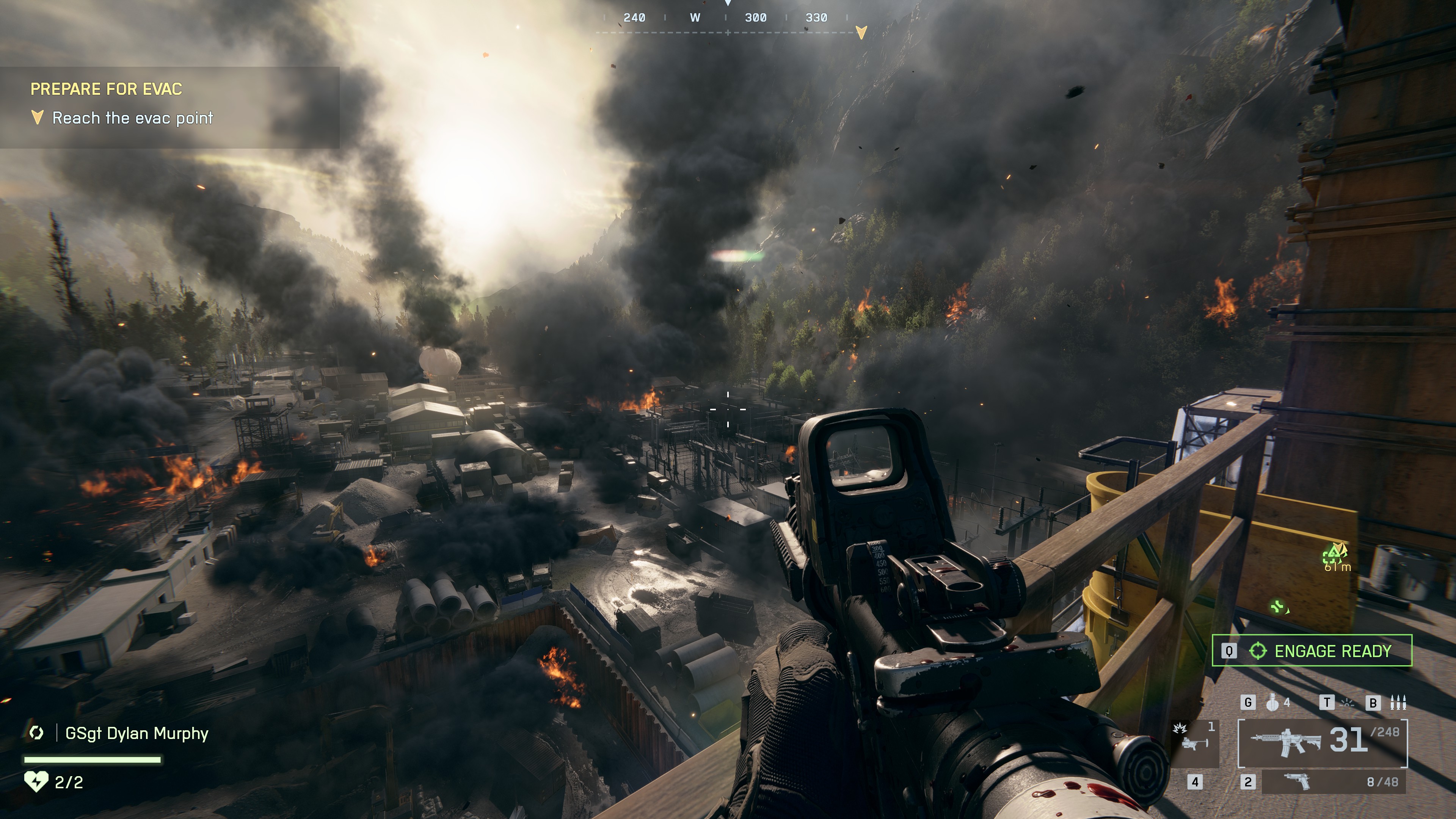Choose the frag grenade icon

tap(1272, 703)
